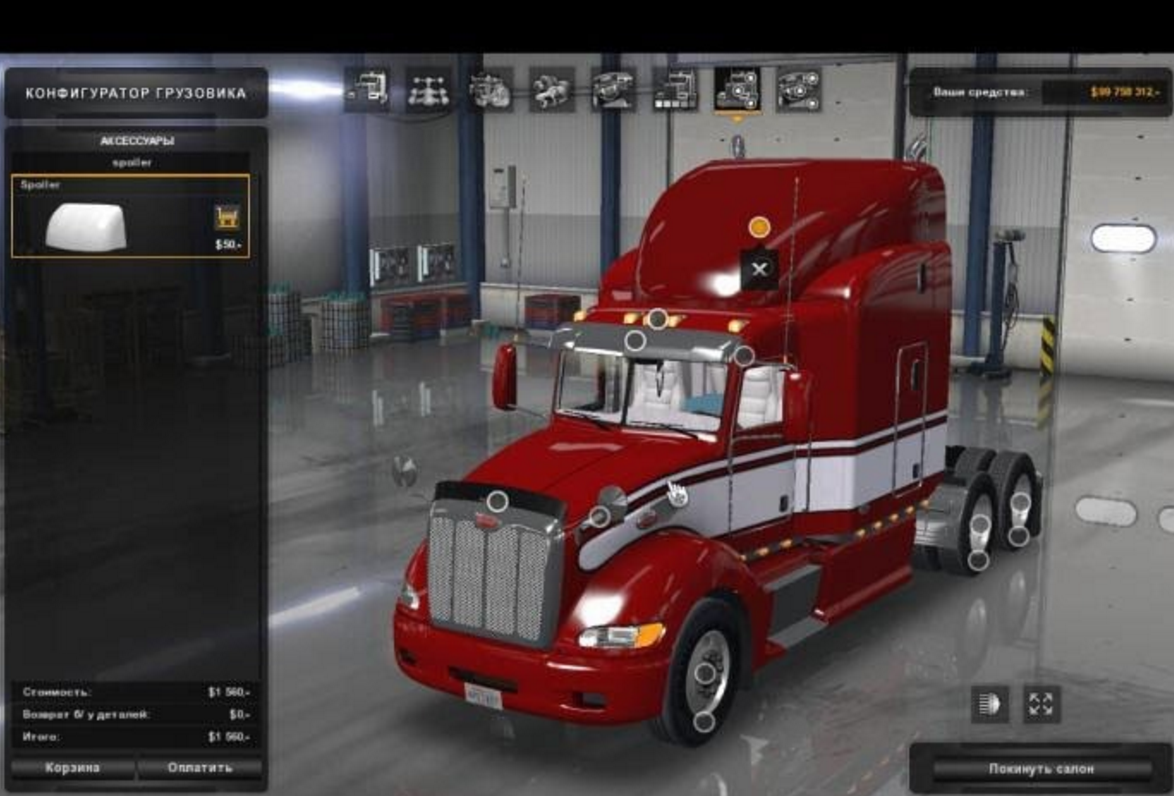Select the highlighted exterior accessories tab
The image size is (1174, 796).
pyautogui.click(x=737, y=90)
